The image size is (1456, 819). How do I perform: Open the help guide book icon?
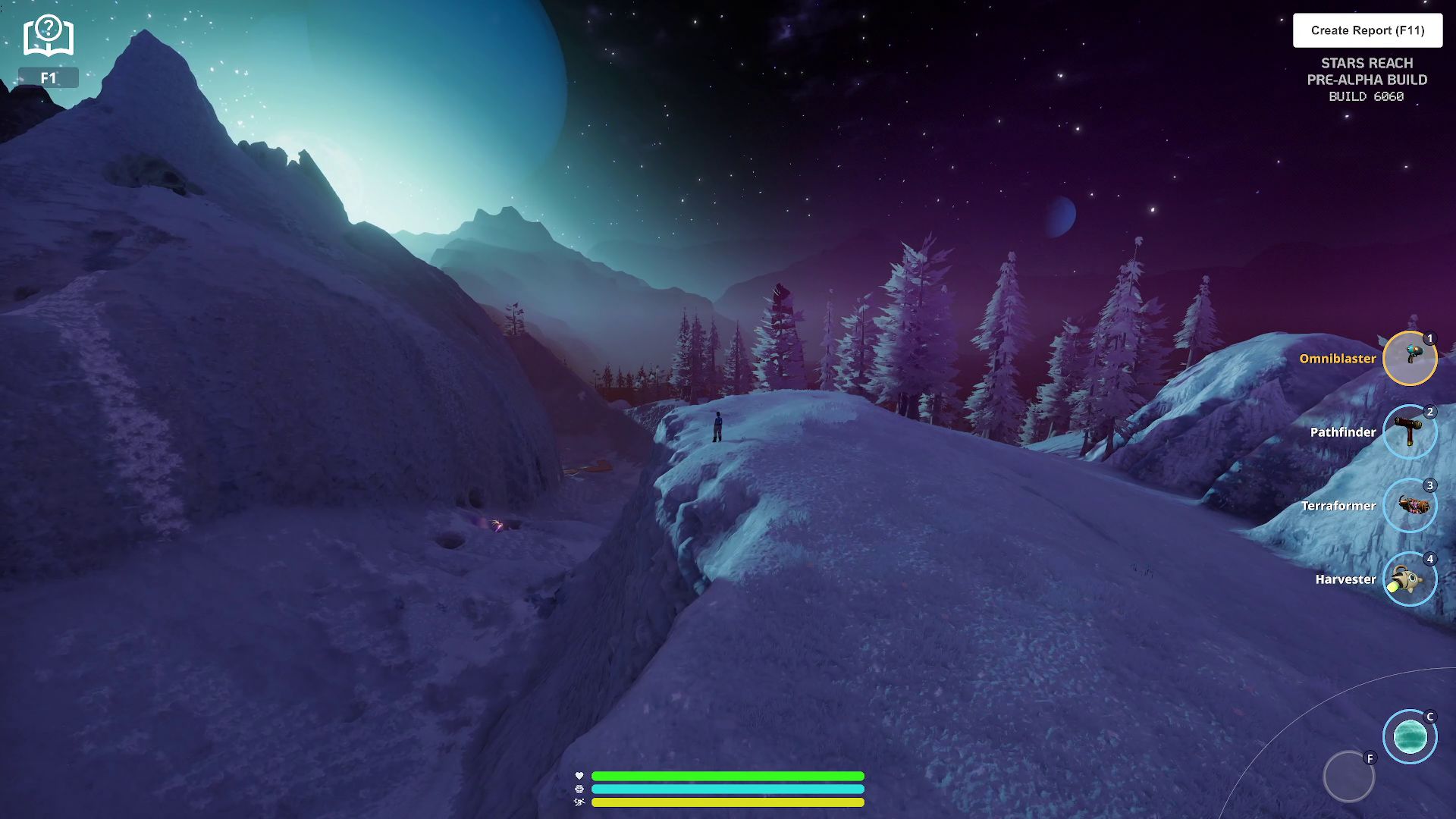(48, 36)
